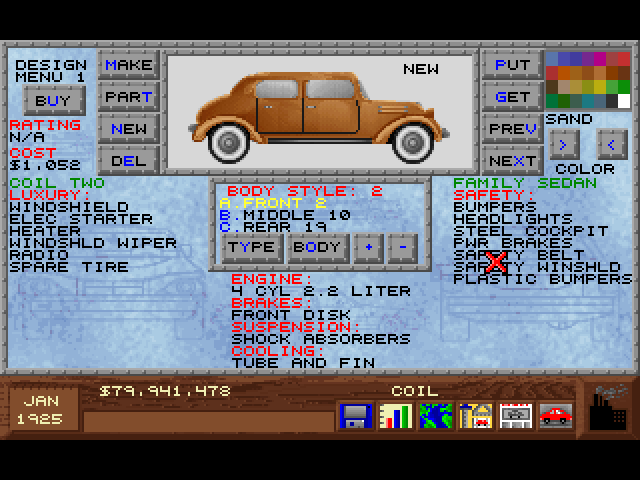Increase the body value with plus
640x480 pixels.
click(x=367, y=247)
